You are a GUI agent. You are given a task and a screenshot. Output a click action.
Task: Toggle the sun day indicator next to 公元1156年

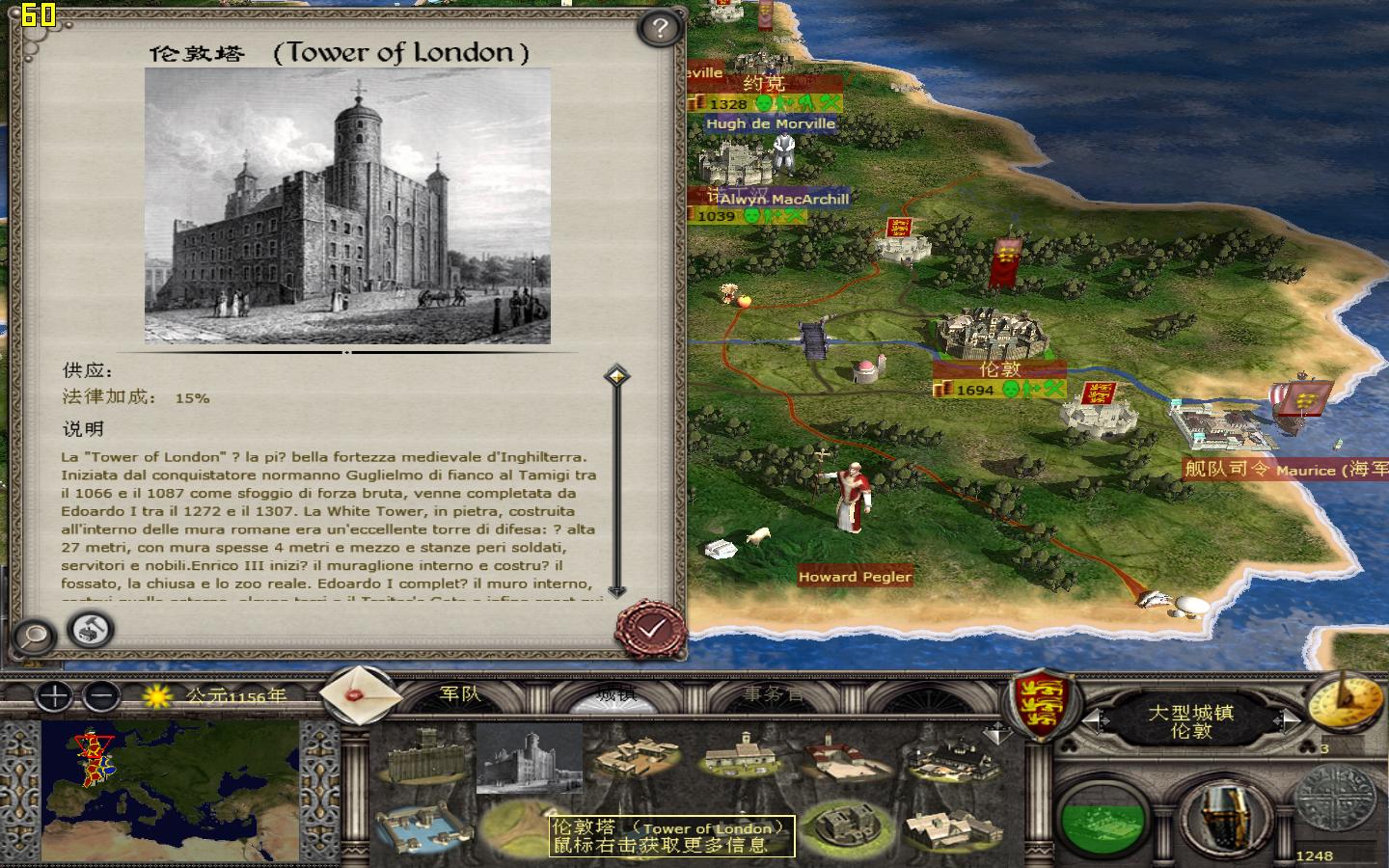(155, 698)
